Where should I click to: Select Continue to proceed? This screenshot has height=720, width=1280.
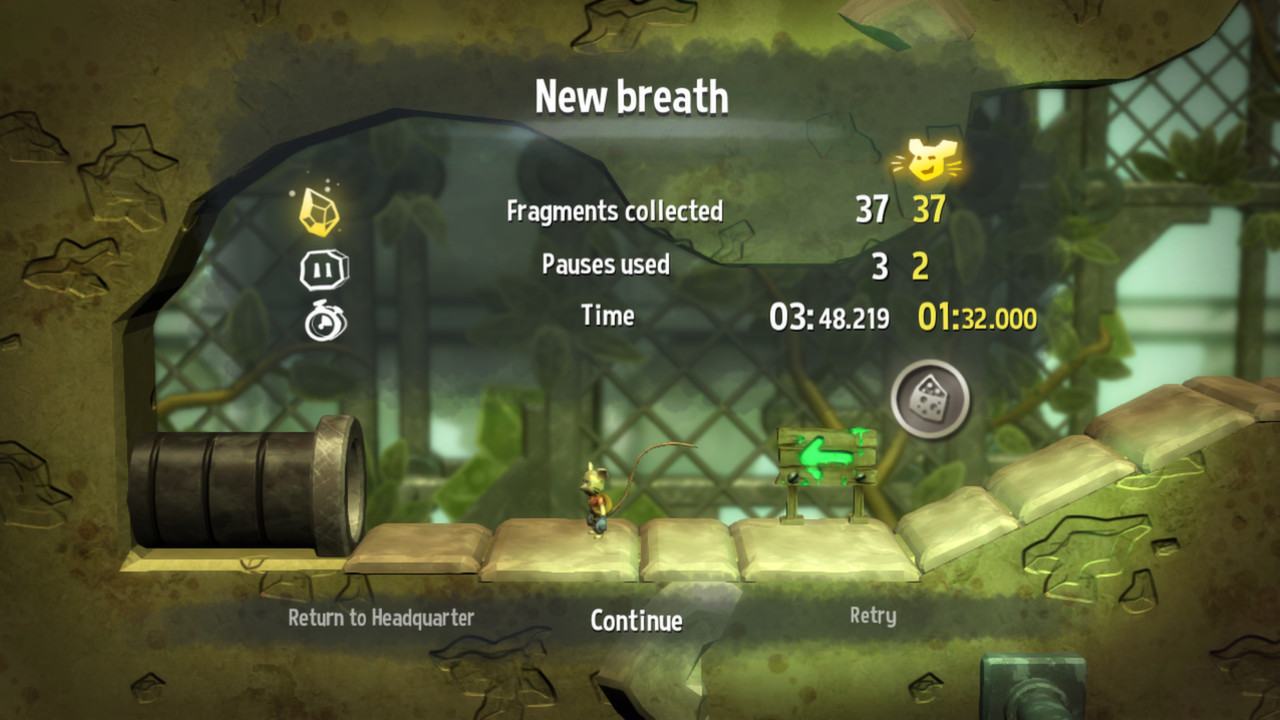pos(637,622)
